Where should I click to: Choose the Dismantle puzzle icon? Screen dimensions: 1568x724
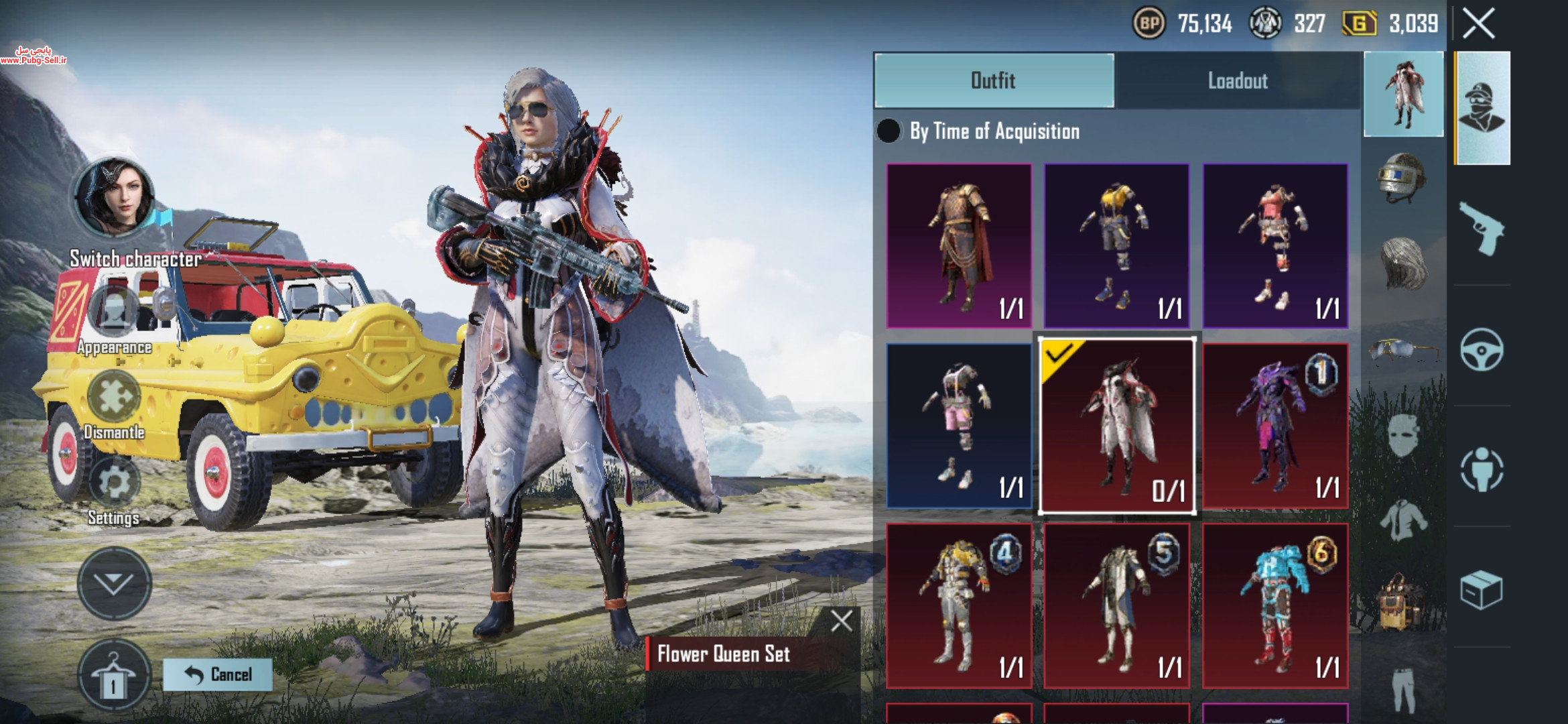click(114, 397)
